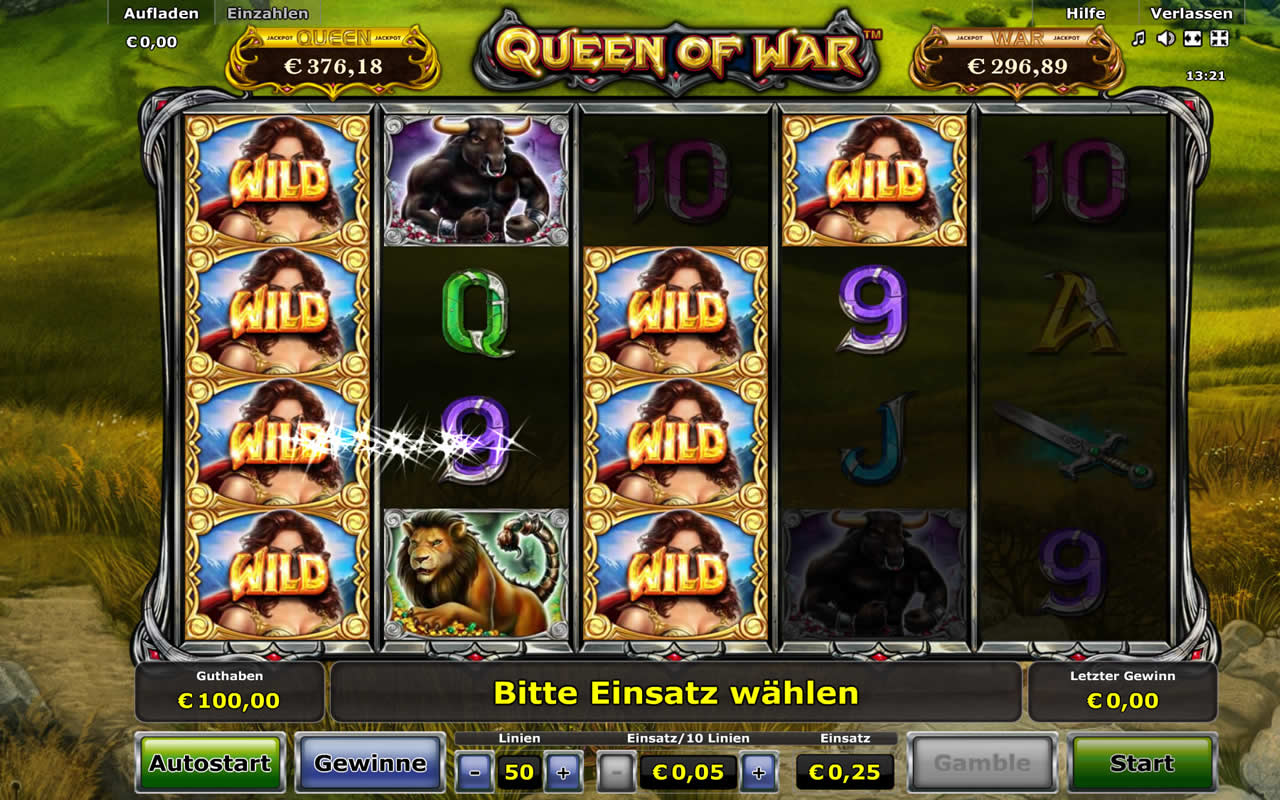This screenshot has height=800, width=1280.
Task: Choose Einzahlen to deposit money
Action: [268, 14]
